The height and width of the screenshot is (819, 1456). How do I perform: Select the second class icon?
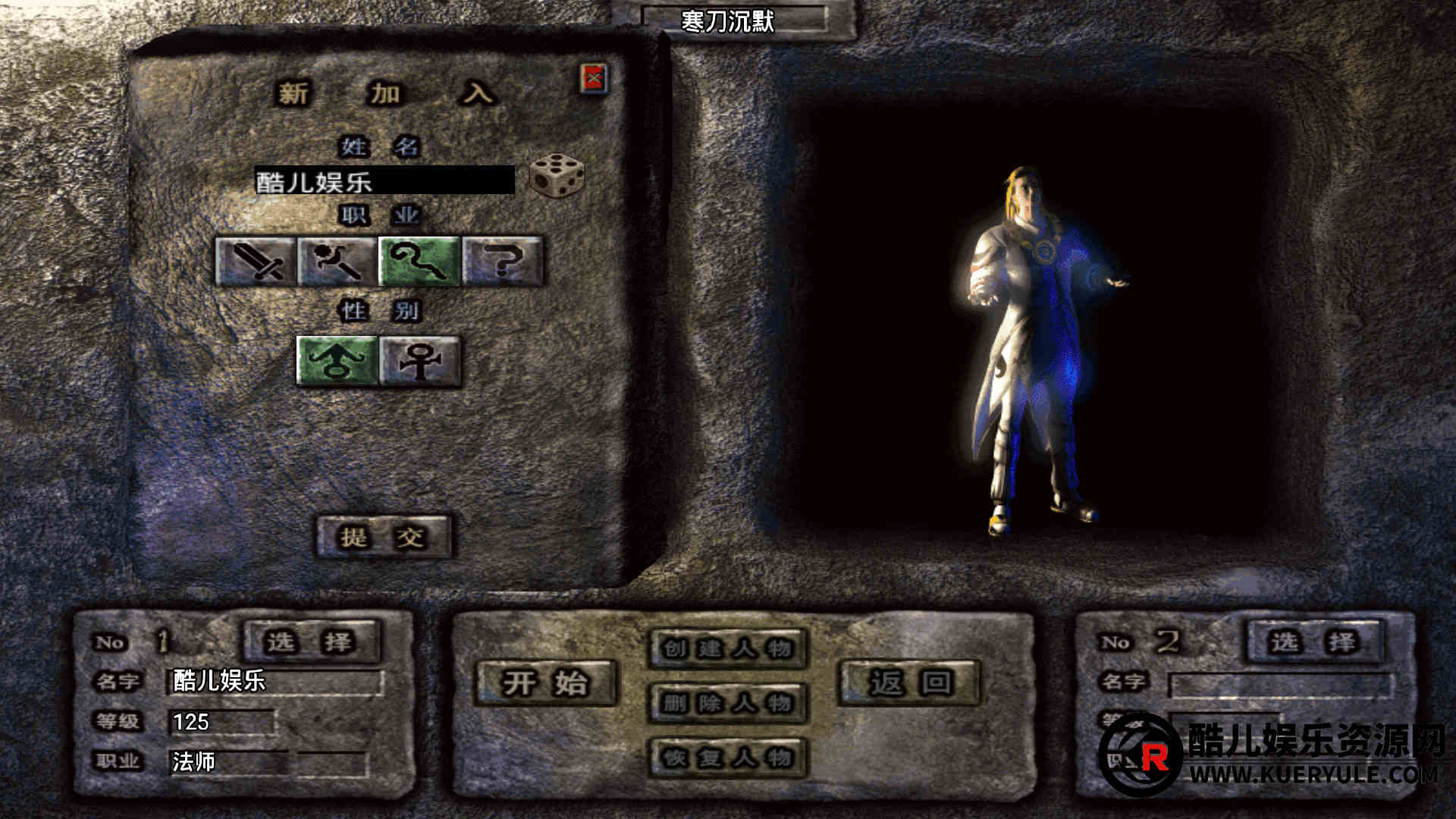337,262
